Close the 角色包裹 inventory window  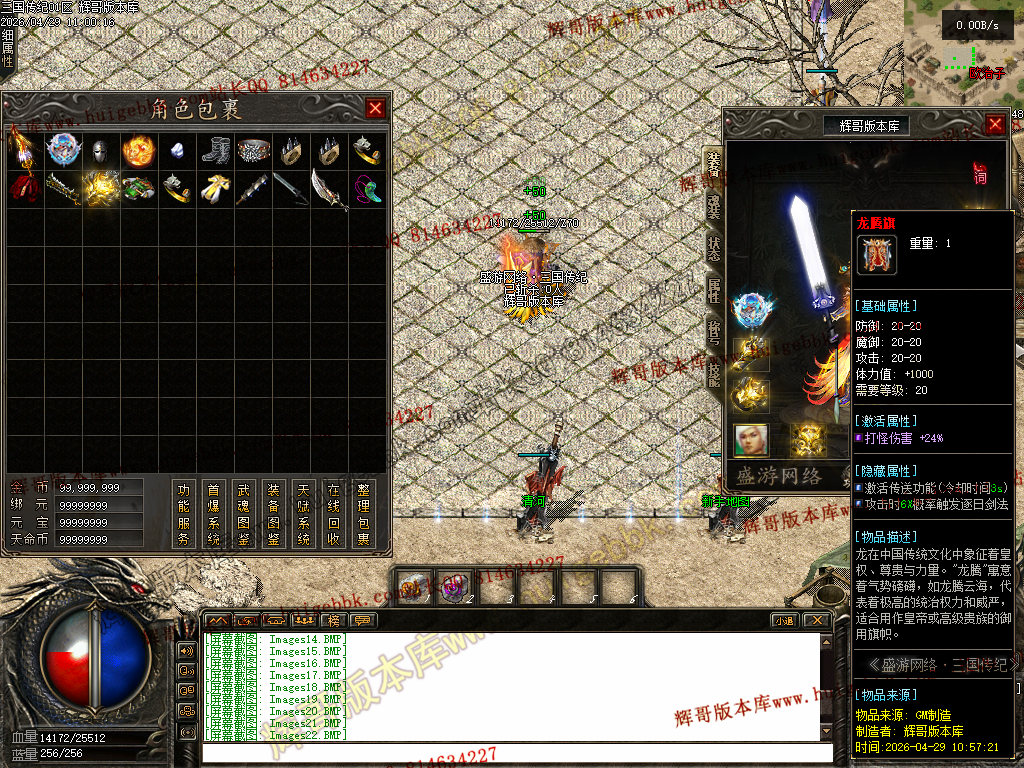[x=375, y=108]
